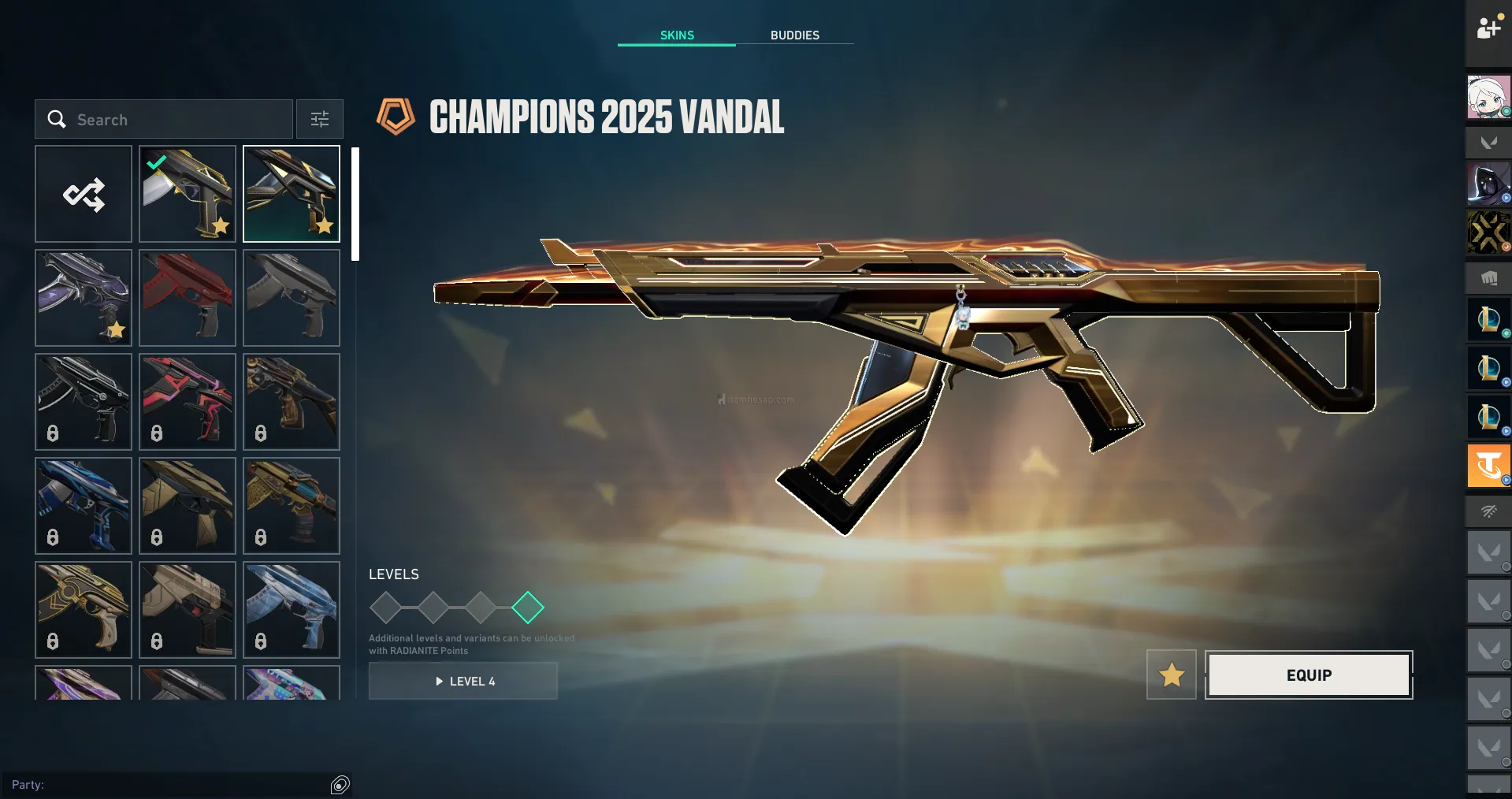Image resolution: width=1512 pixels, height=799 pixels.
Task: Click the party chat icon
Action: tap(340, 785)
